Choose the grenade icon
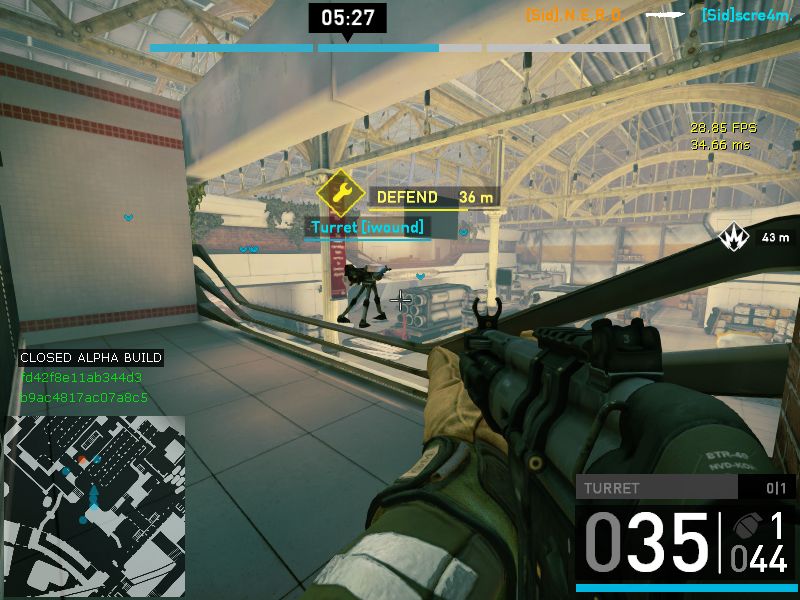Image resolution: width=800 pixels, height=600 pixels. 747,526
